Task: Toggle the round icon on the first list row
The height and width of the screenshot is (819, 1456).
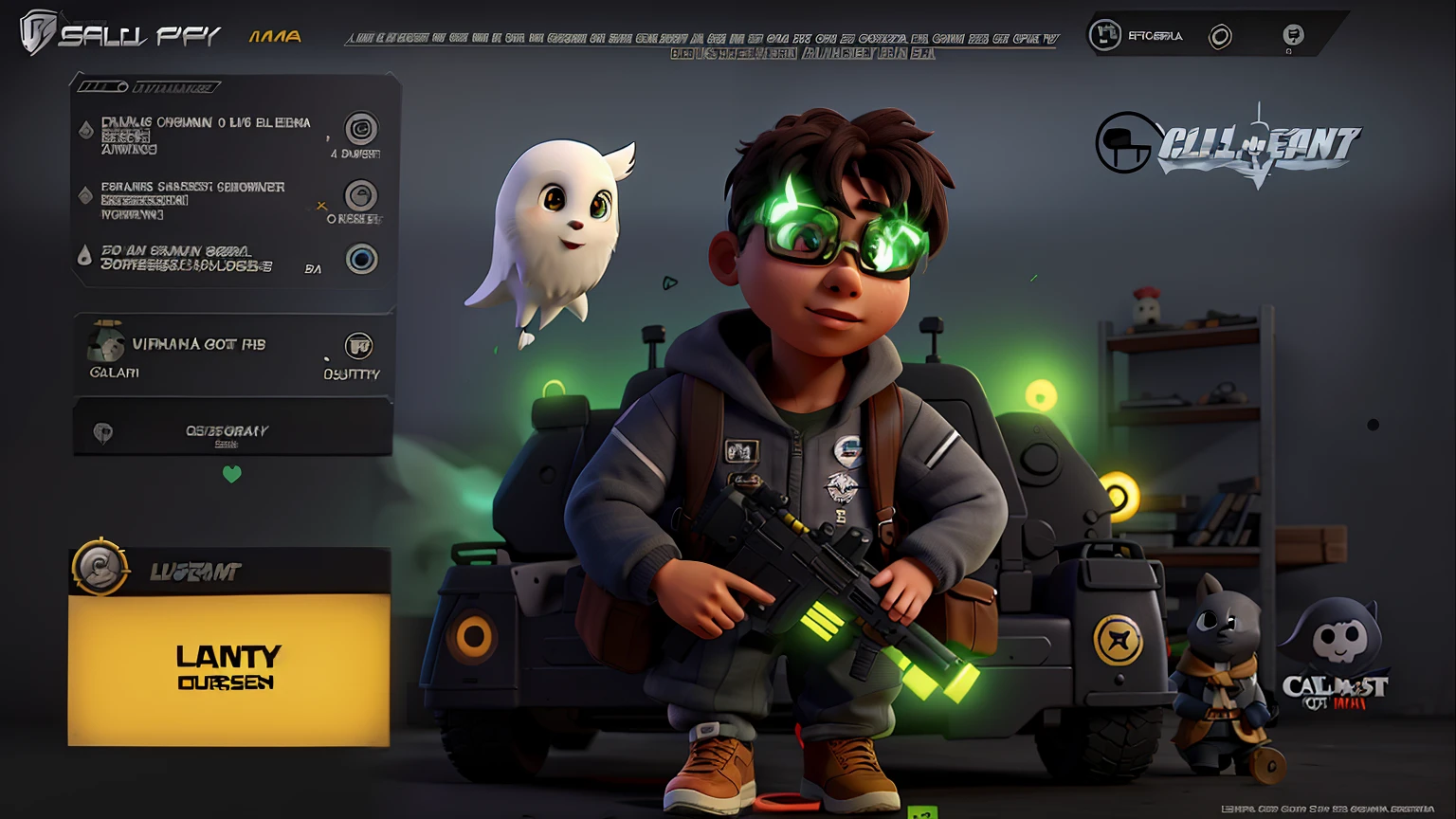Action: pos(360,128)
